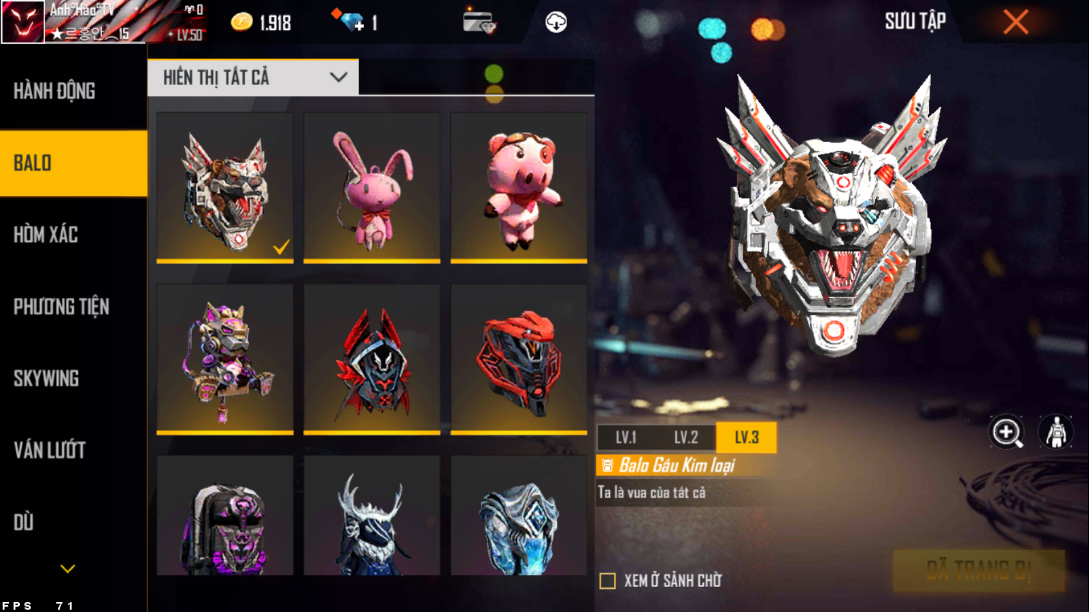
Task: Open the Dù category
Action: click(x=24, y=522)
